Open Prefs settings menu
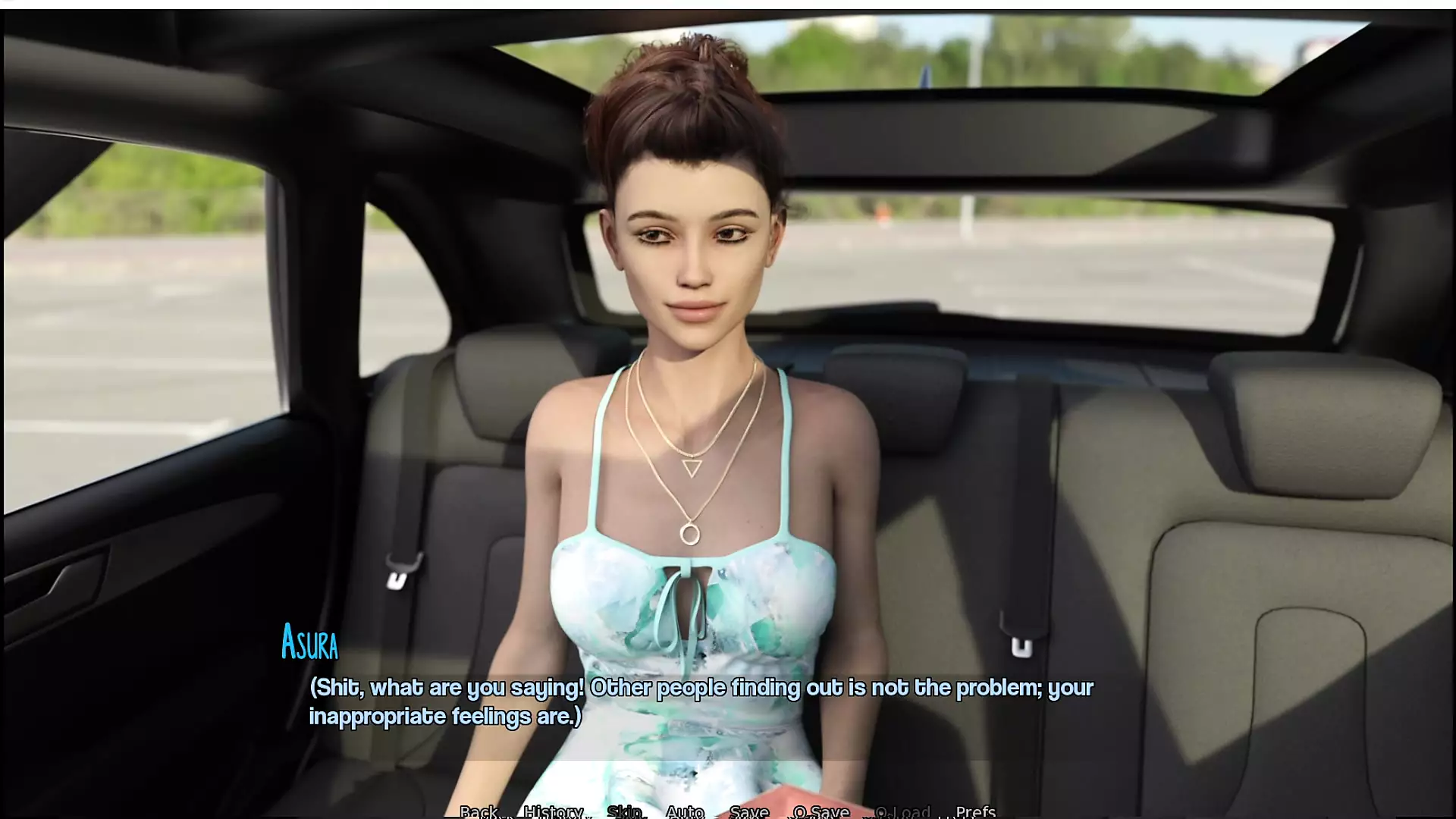The height and width of the screenshot is (819, 1456). coord(975,811)
